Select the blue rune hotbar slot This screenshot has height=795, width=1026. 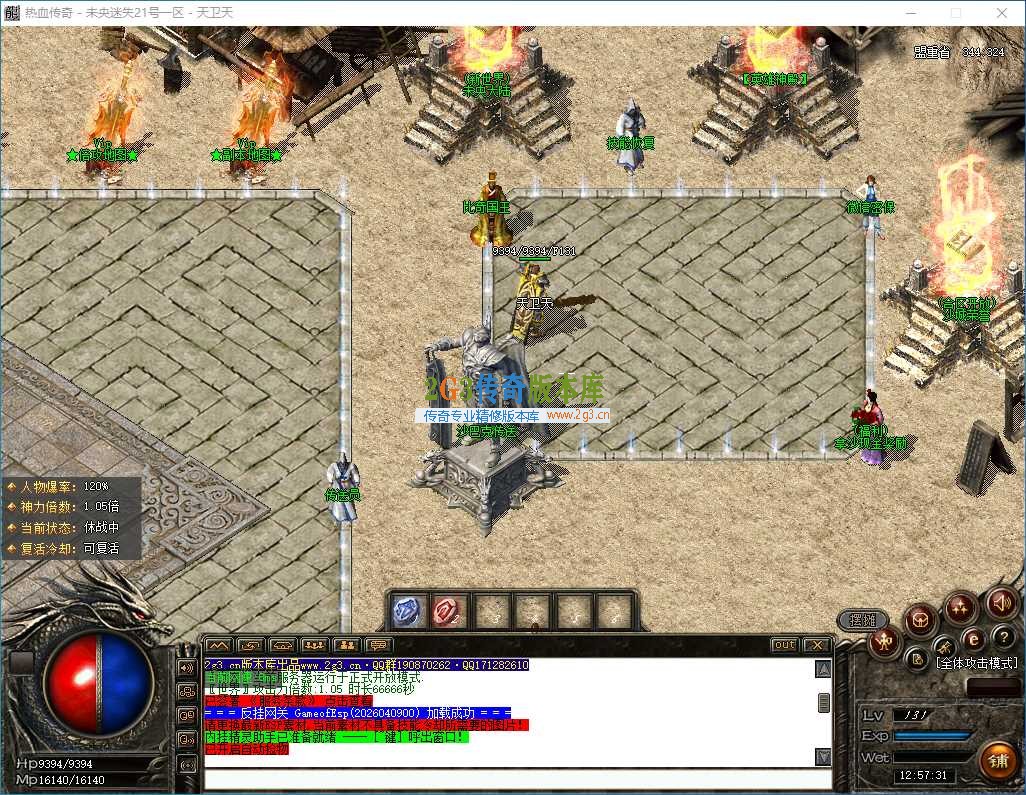click(x=408, y=611)
